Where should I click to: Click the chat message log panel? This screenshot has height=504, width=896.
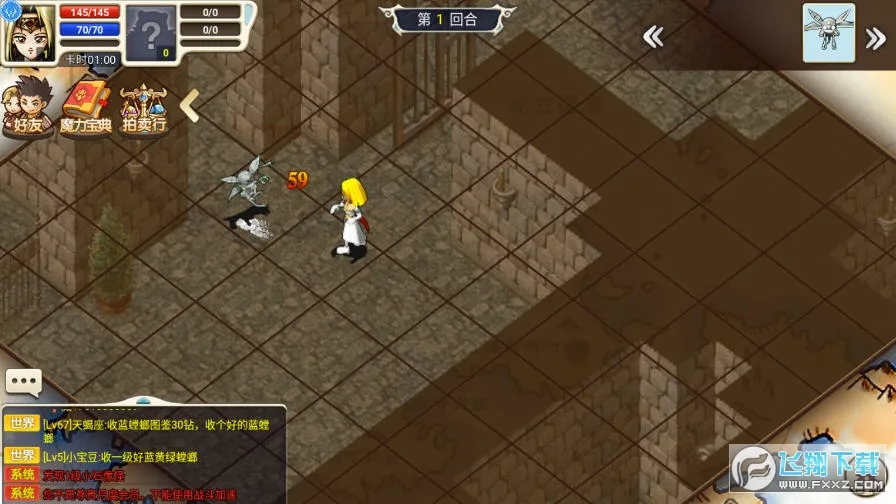(x=143, y=455)
